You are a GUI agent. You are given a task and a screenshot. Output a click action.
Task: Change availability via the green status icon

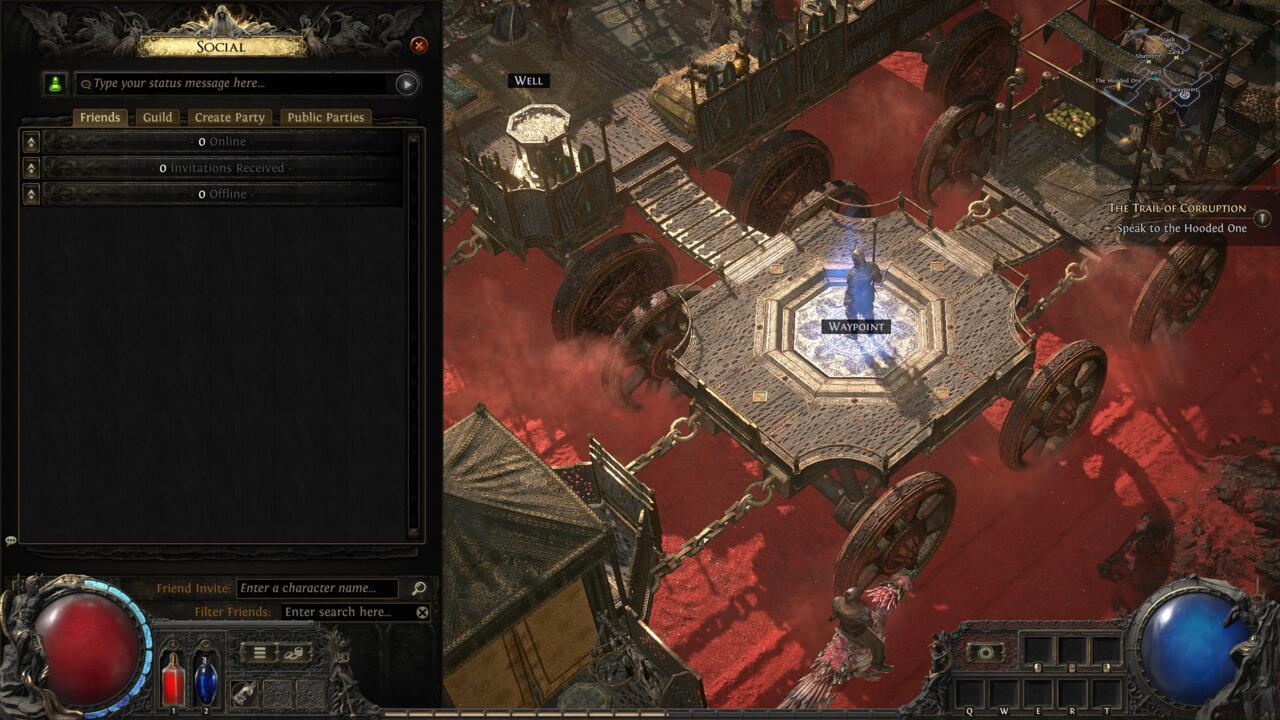pos(54,84)
